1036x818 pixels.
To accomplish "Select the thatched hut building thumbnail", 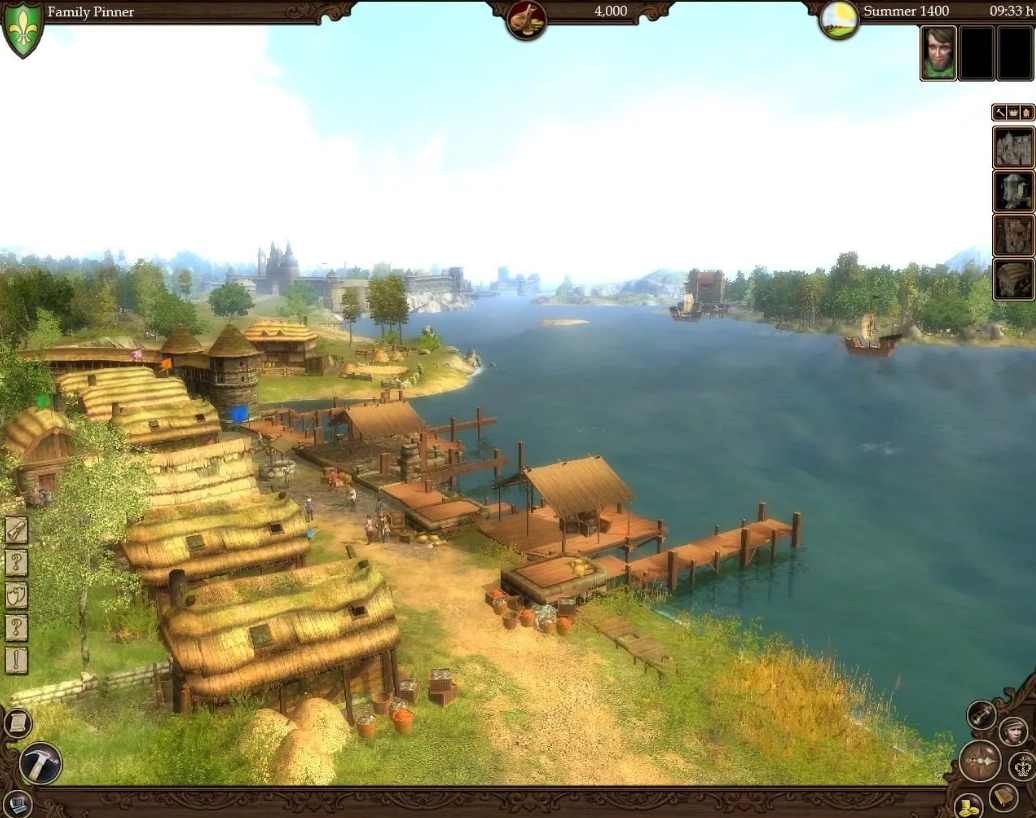I will 1013,280.
